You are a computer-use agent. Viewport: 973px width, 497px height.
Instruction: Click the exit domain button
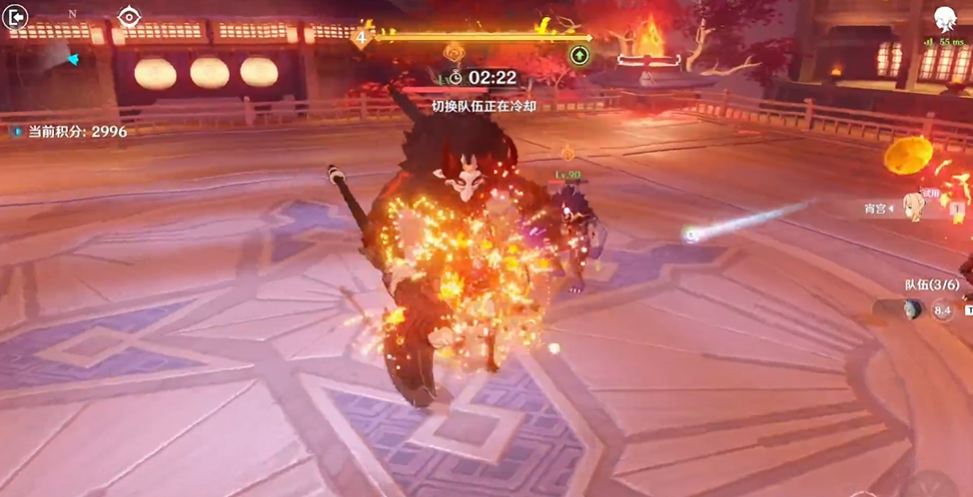coord(17,17)
